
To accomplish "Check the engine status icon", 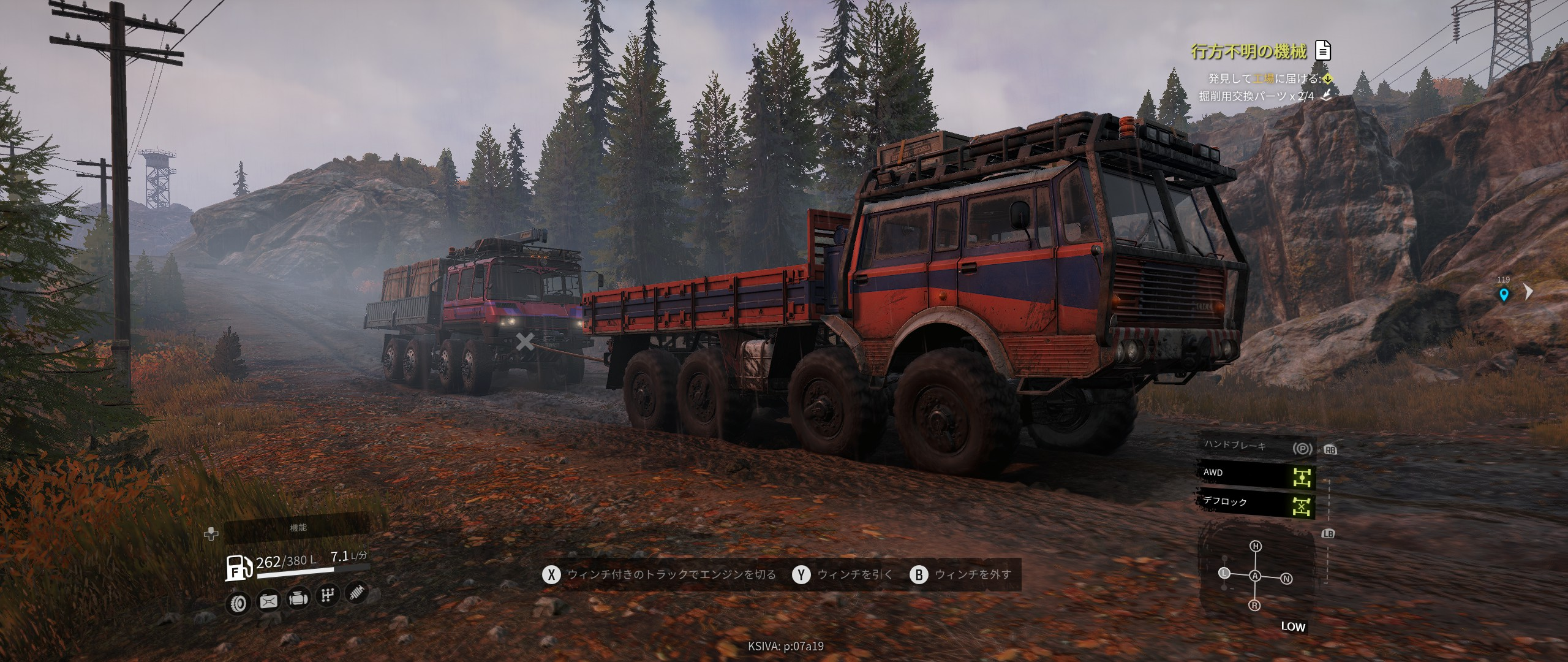I will coord(298,598).
